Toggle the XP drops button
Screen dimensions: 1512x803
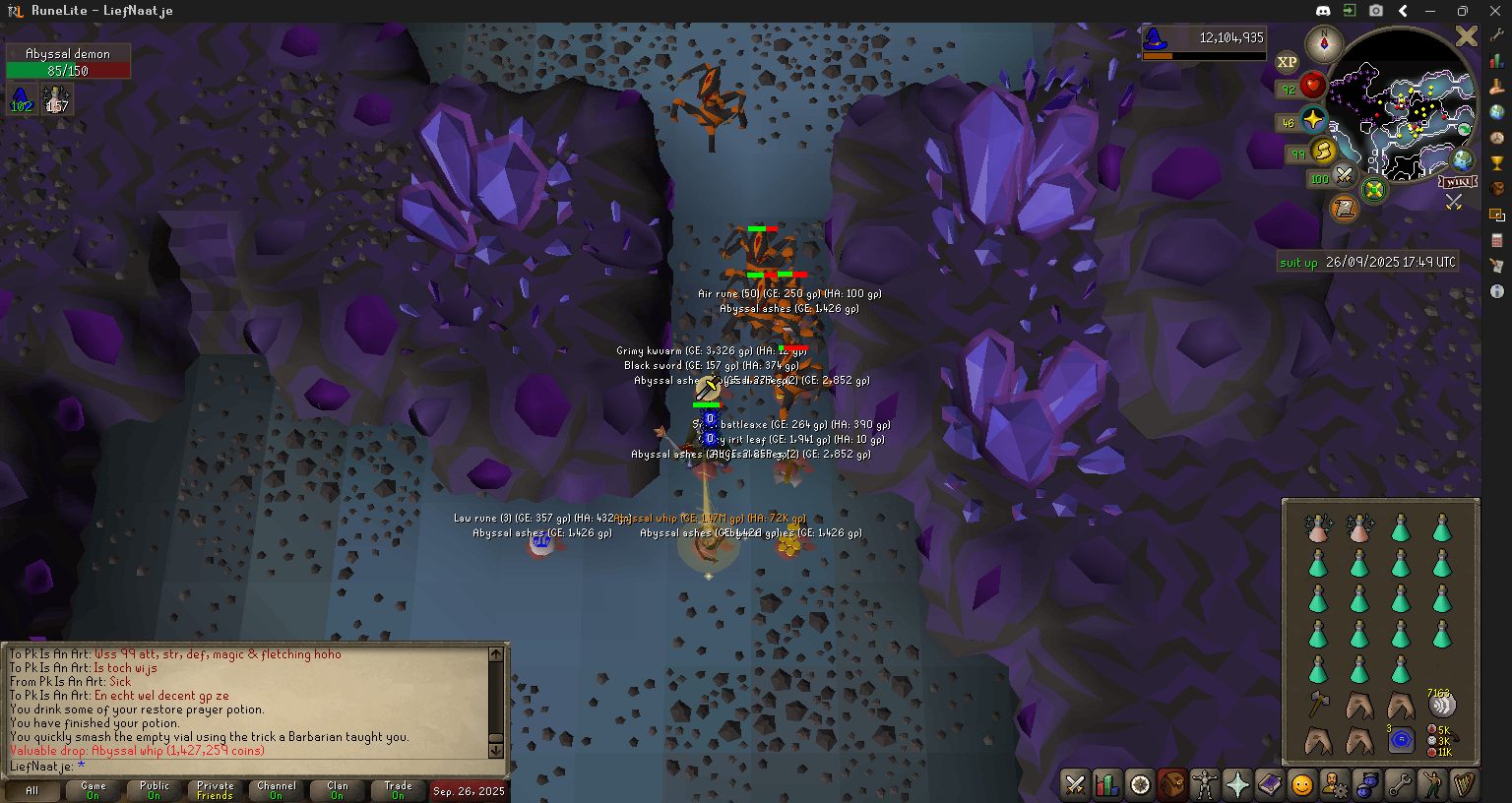(1287, 62)
